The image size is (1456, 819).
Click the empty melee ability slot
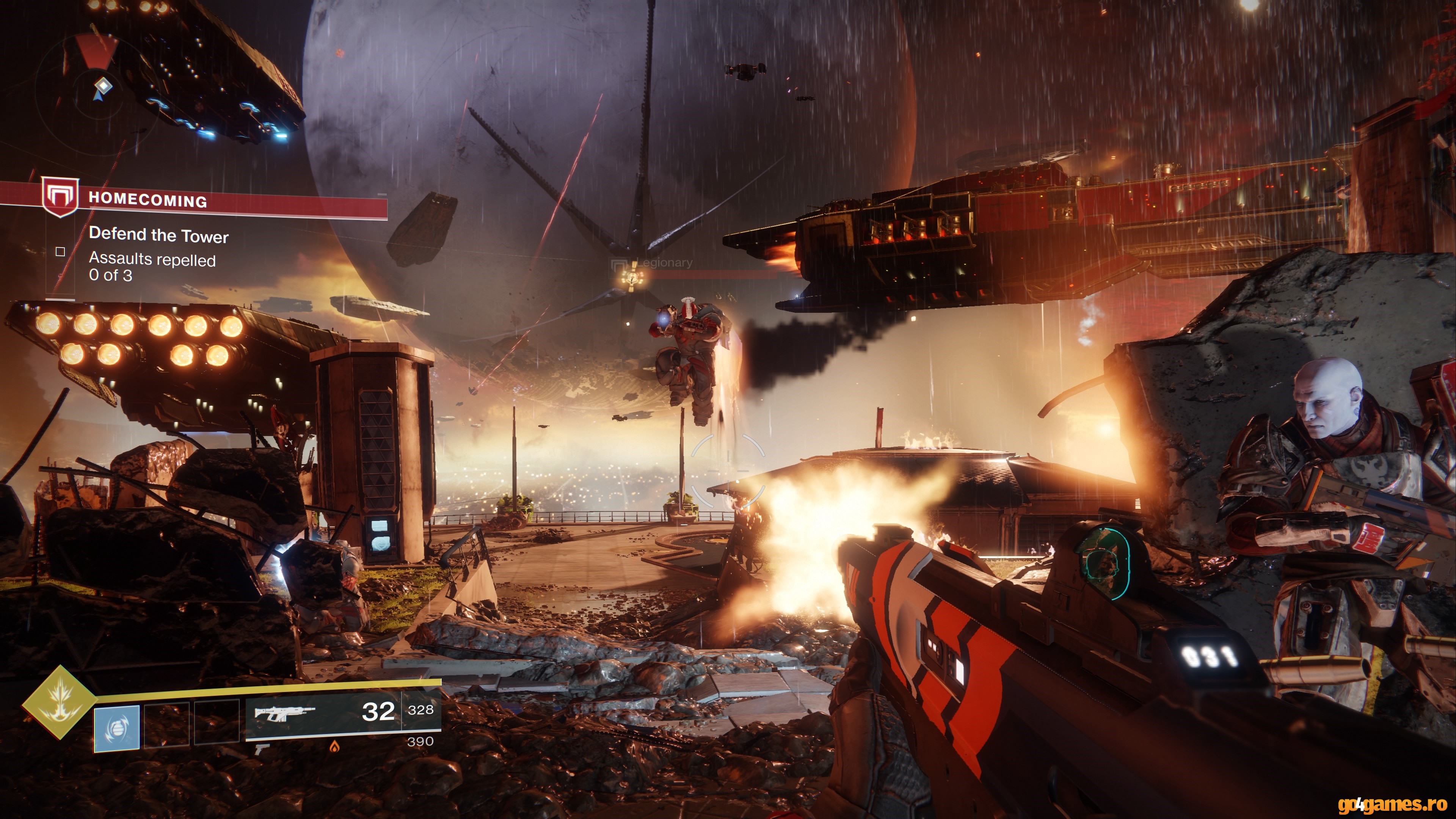coord(167,725)
